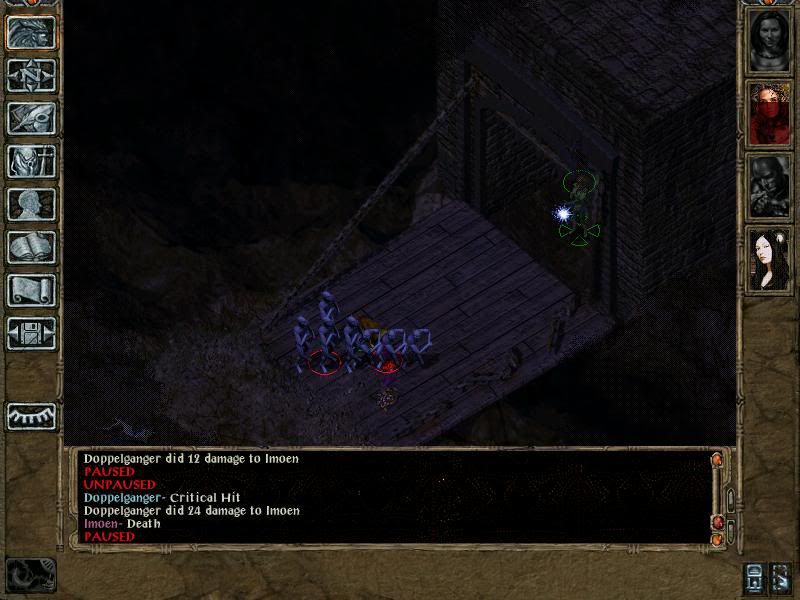Rest the party with the closed-eye button

pos(31,415)
